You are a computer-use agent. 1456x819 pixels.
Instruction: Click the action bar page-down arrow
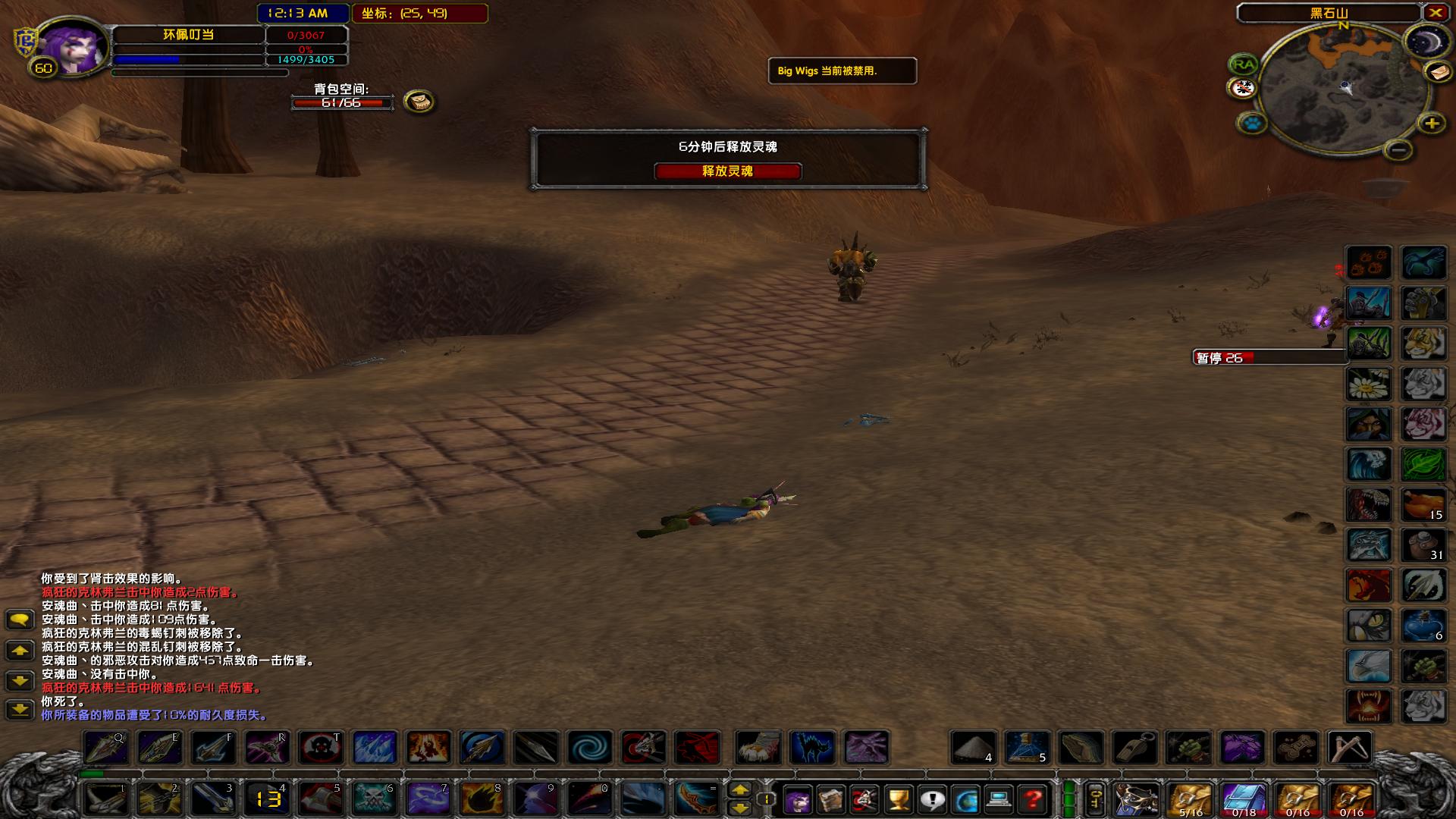742,807
